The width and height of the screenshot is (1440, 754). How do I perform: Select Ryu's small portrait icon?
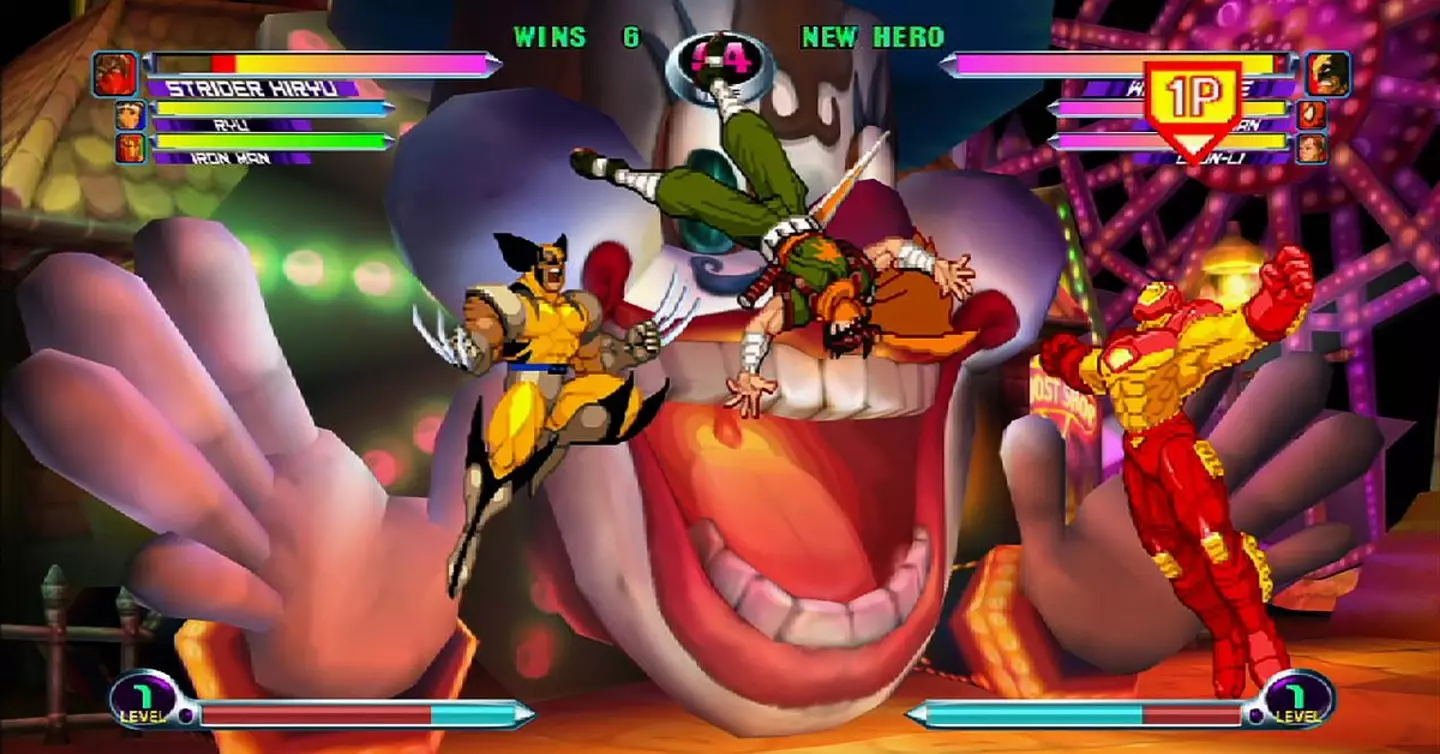pyautogui.click(x=132, y=117)
